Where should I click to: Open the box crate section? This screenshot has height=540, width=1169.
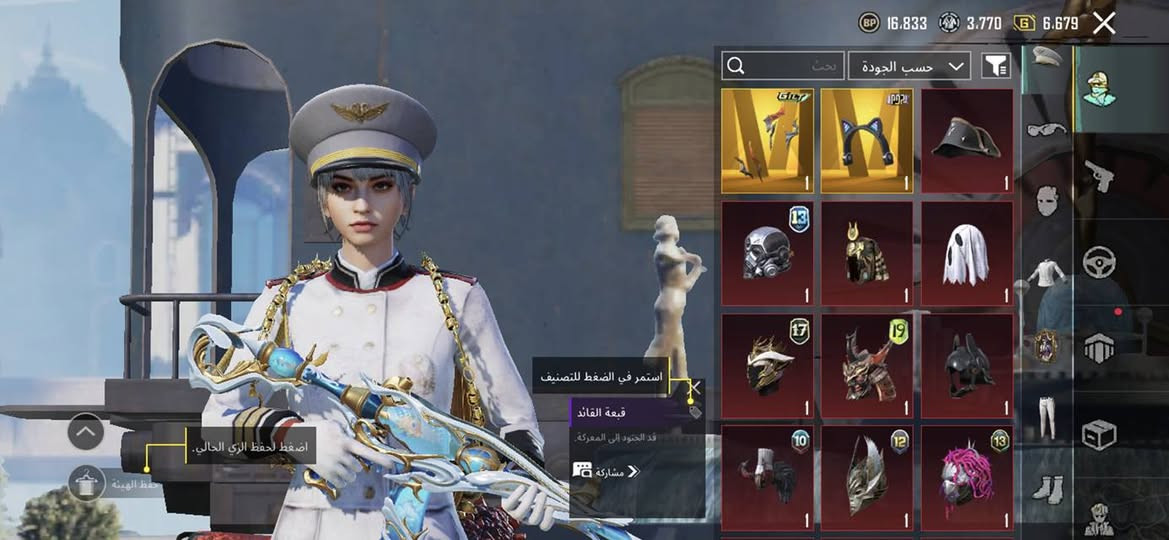(1099, 434)
